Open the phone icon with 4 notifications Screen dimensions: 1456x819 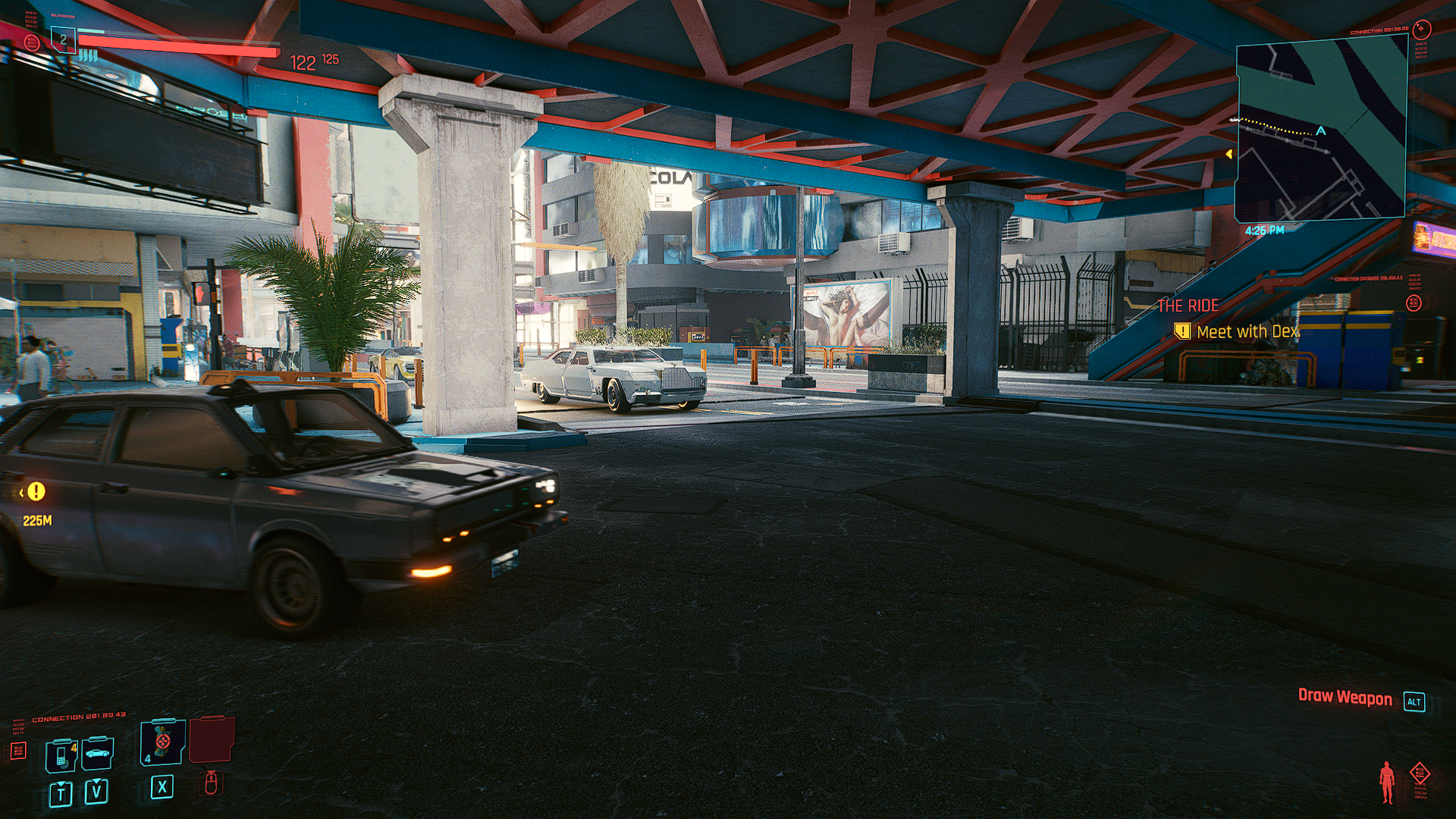click(61, 755)
